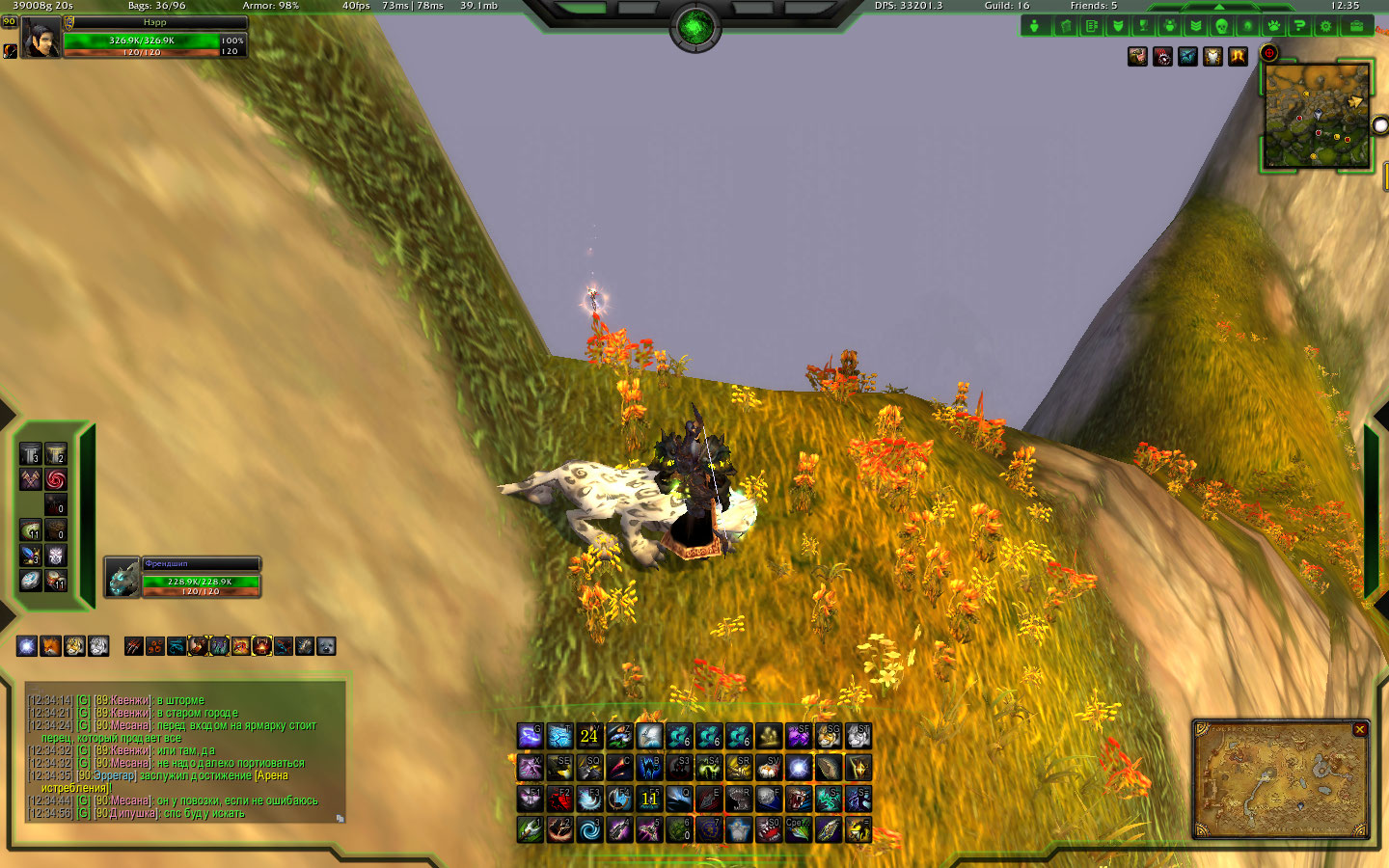
Task: Click the pet bar claw attack icon
Action: click(x=133, y=646)
